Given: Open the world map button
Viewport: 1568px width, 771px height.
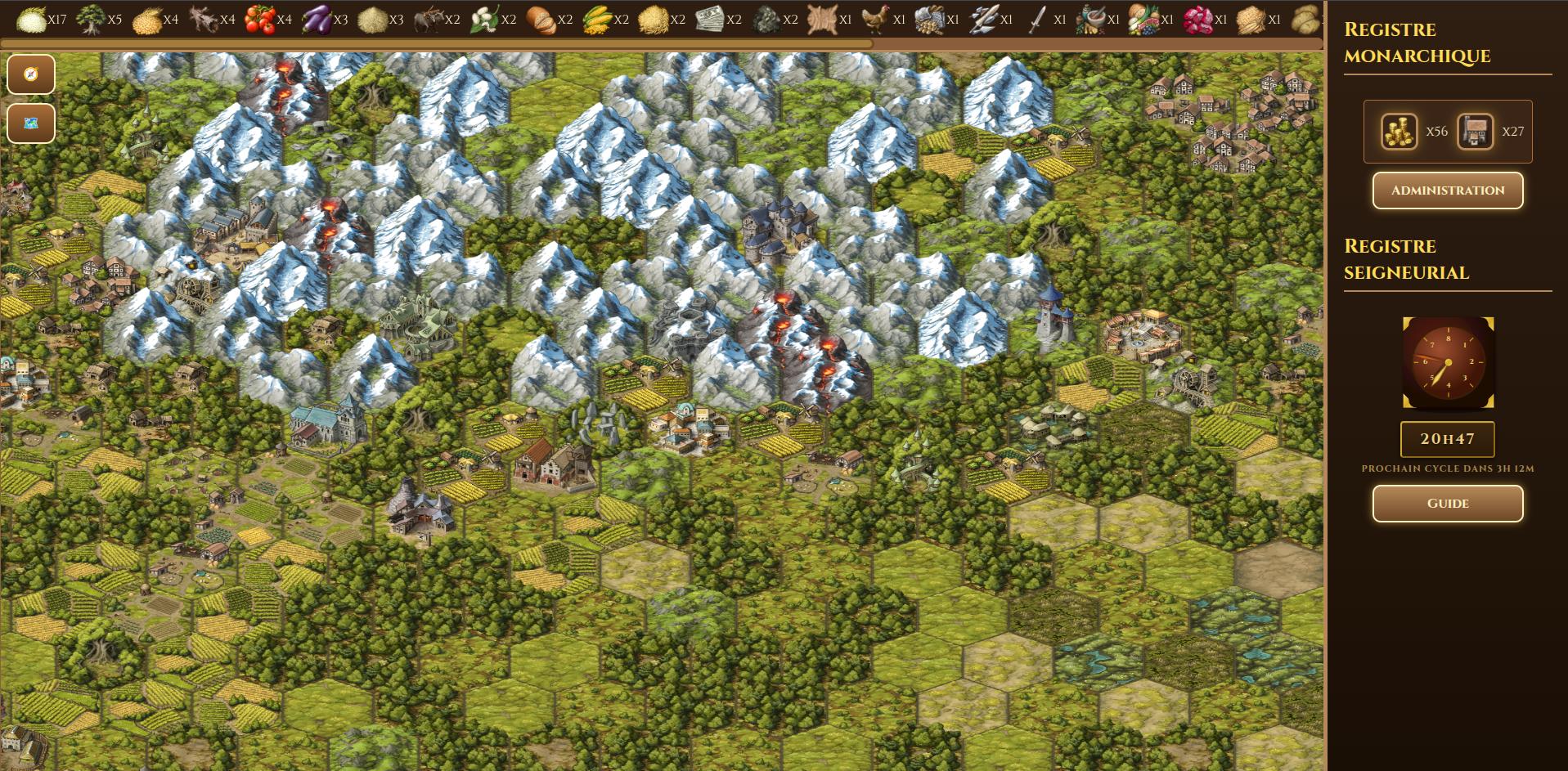Looking at the screenshot, I should coord(31,123).
